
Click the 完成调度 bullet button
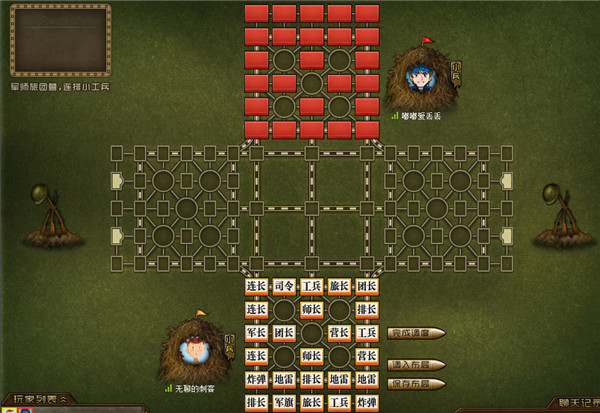pyautogui.click(x=414, y=333)
